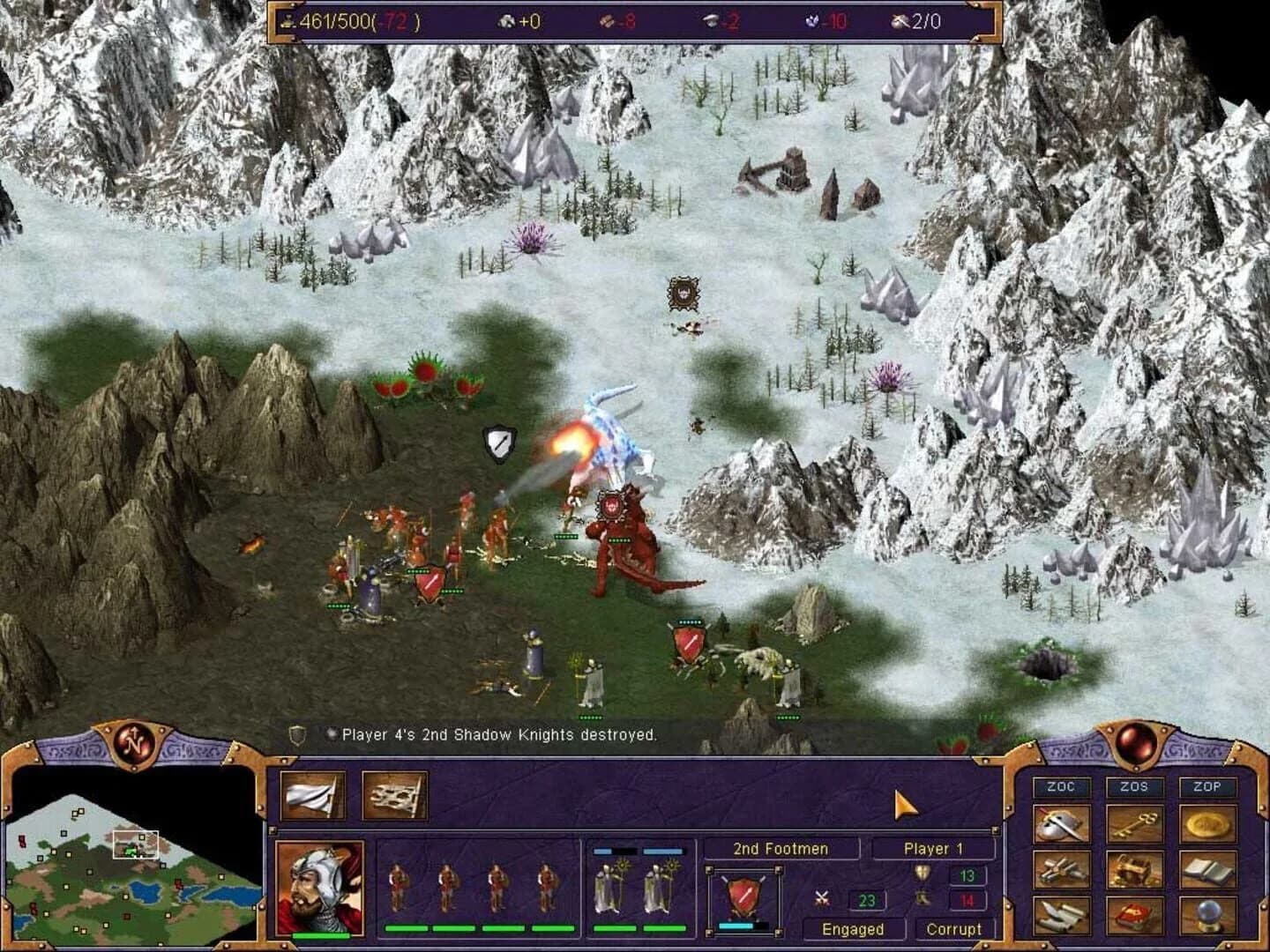Switch to the ZOS tab
Image resolution: width=1270 pixels, height=952 pixels.
click(x=1136, y=786)
